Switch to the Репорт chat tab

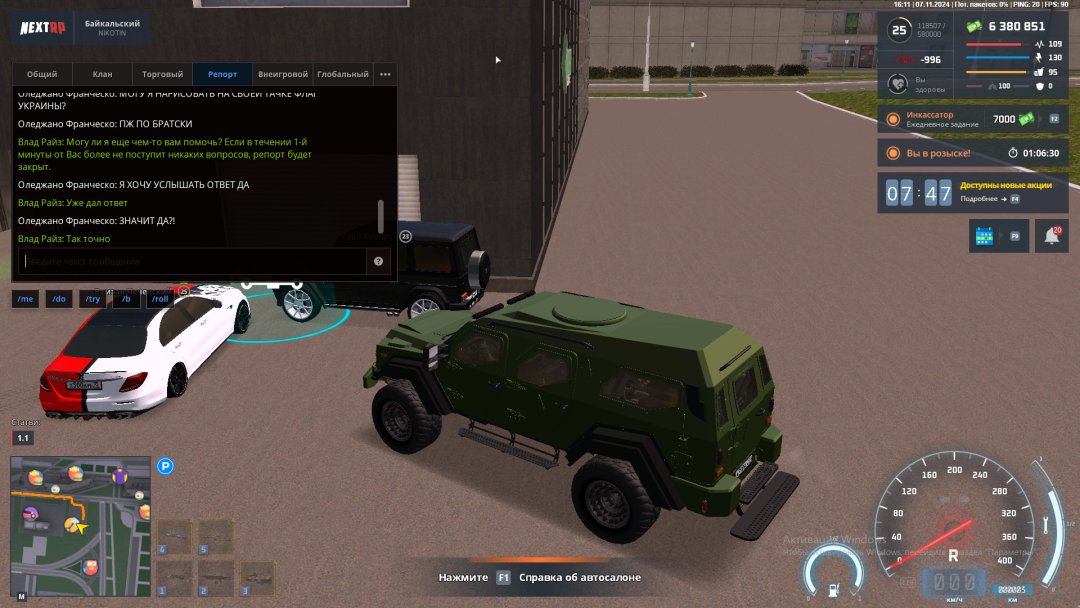point(222,74)
